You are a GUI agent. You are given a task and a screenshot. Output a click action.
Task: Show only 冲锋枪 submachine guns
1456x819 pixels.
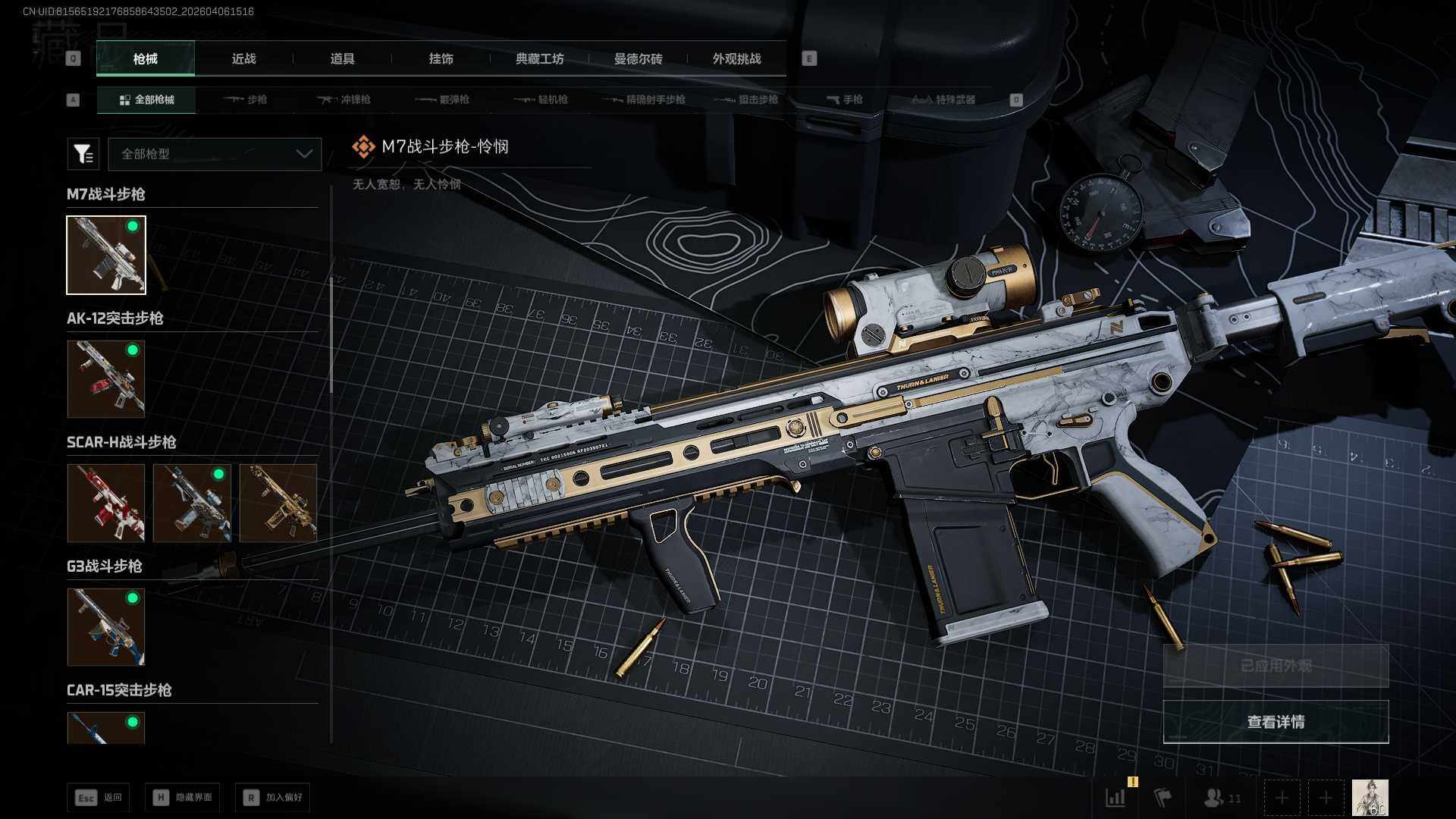tap(344, 99)
